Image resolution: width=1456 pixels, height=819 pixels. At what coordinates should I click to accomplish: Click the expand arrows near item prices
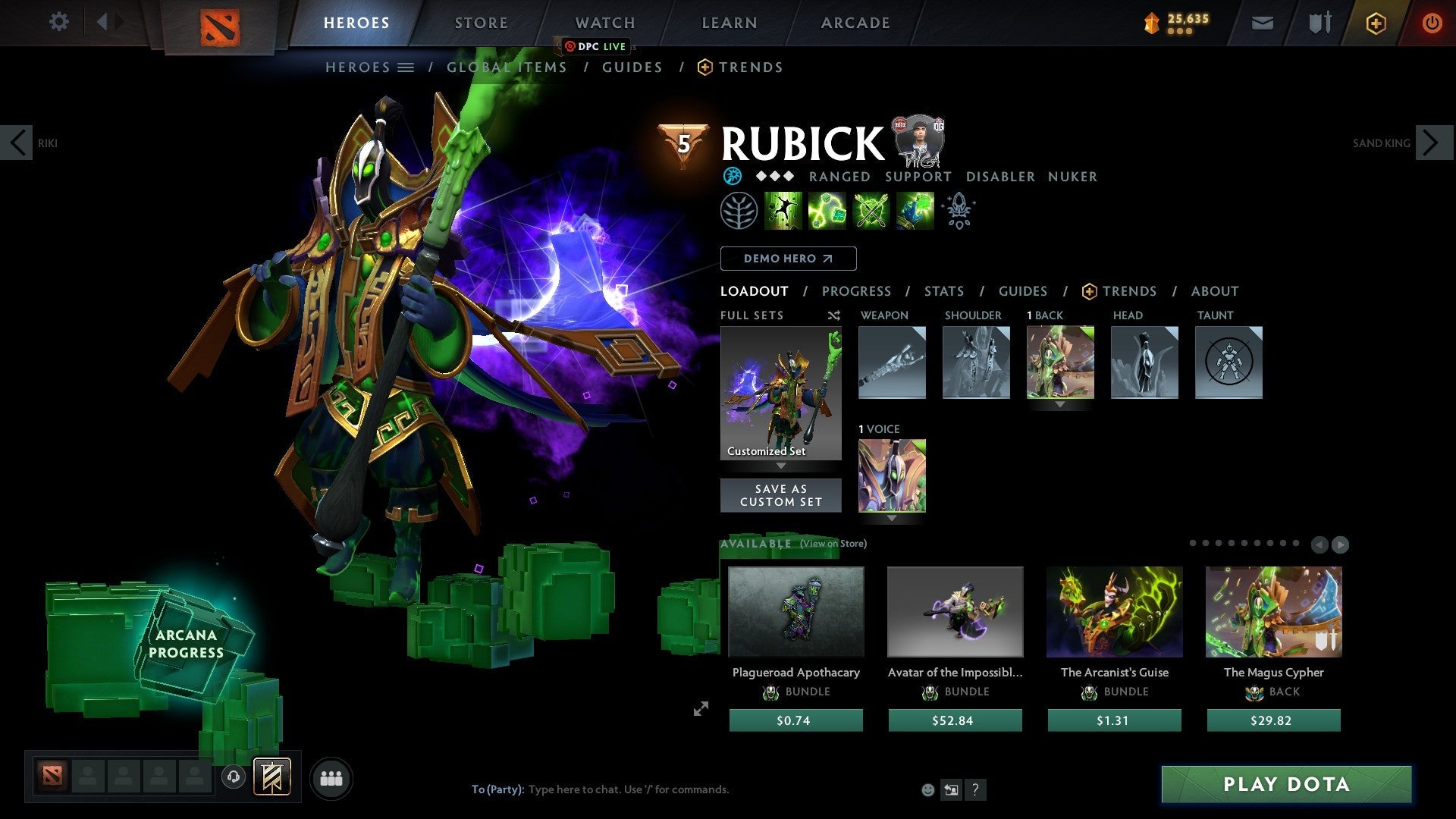point(700,708)
